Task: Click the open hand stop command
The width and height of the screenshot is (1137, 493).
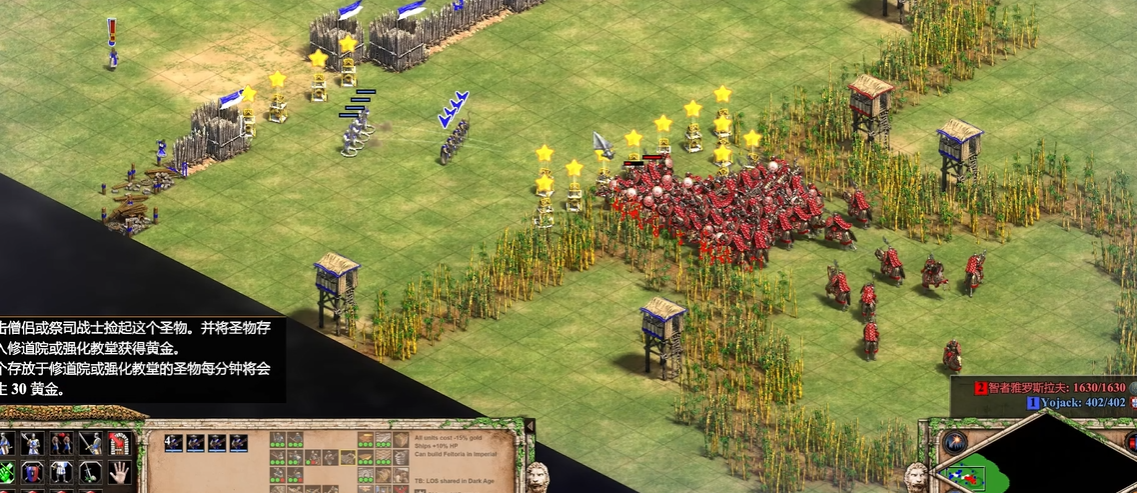Action: 120,471
